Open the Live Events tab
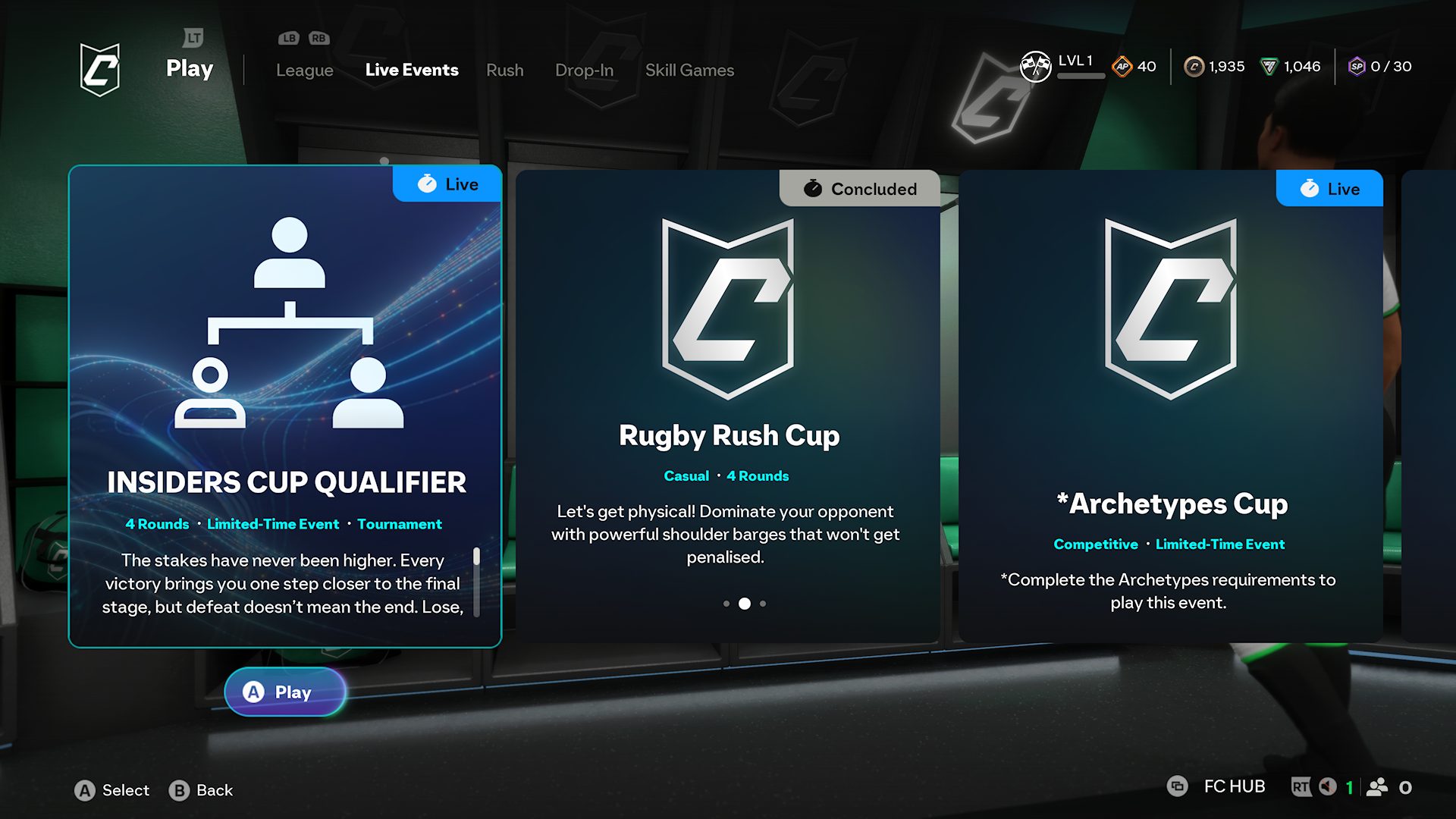Image resolution: width=1456 pixels, height=819 pixels. (x=412, y=70)
